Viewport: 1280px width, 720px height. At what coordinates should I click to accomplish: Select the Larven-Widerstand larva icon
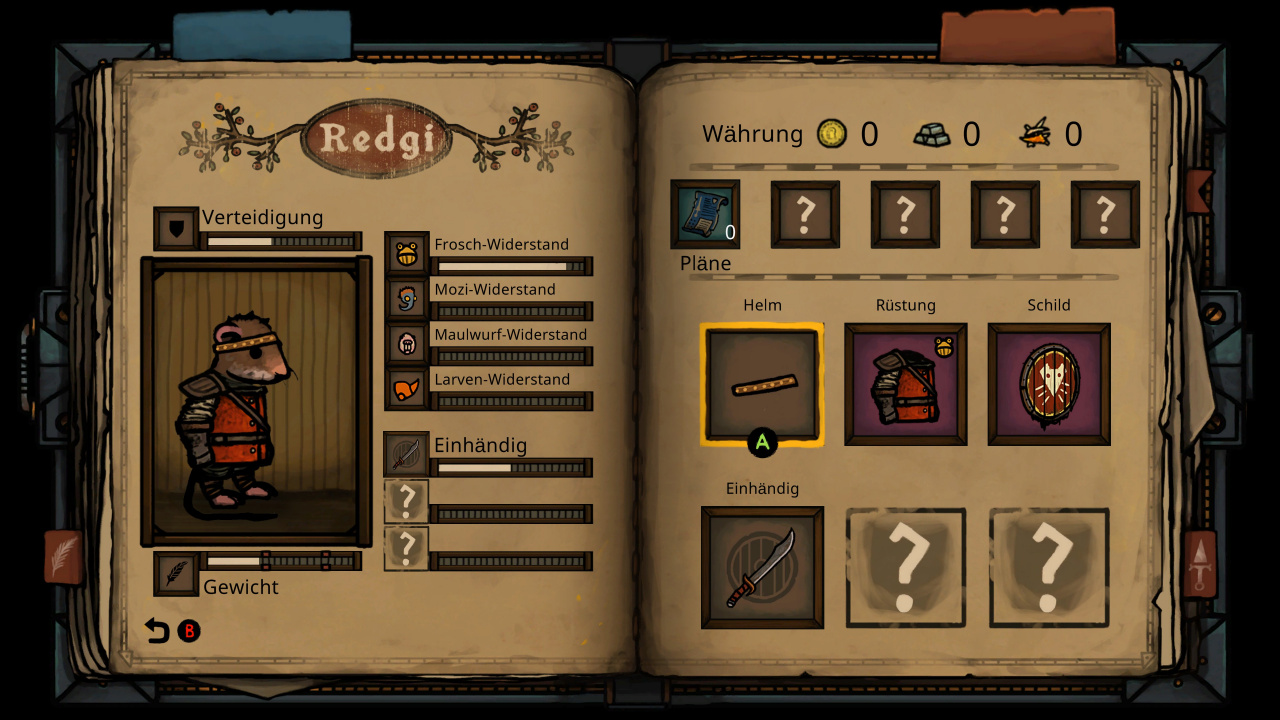(406, 389)
